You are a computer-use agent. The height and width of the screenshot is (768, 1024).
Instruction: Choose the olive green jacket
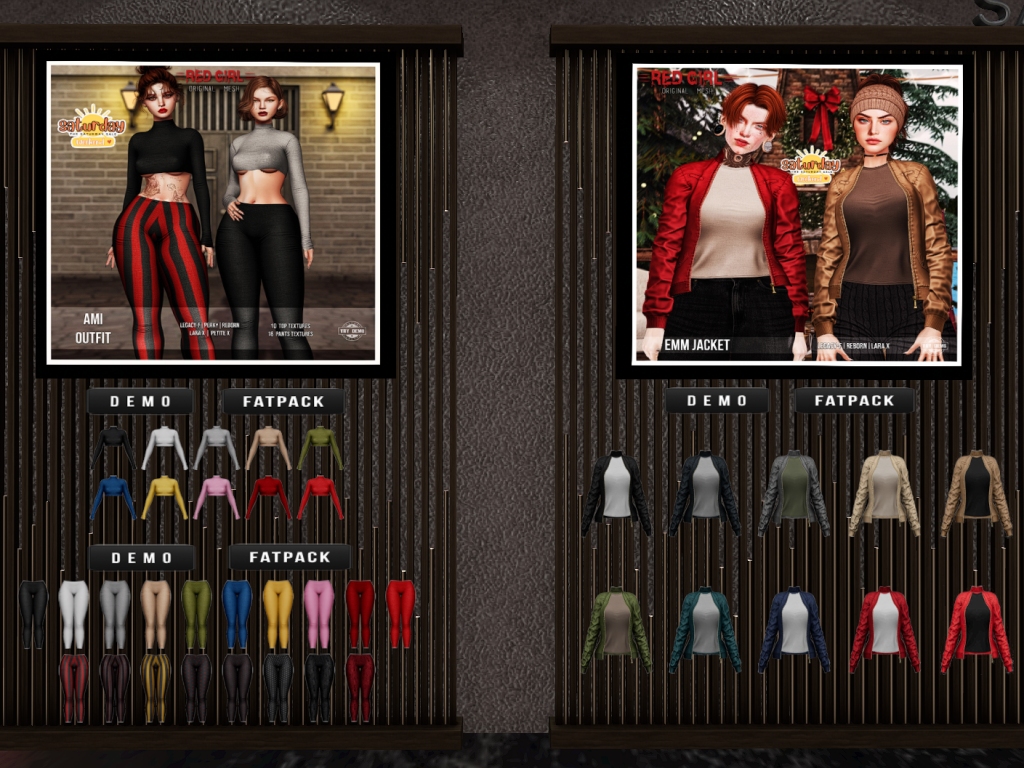coord(616,629)
